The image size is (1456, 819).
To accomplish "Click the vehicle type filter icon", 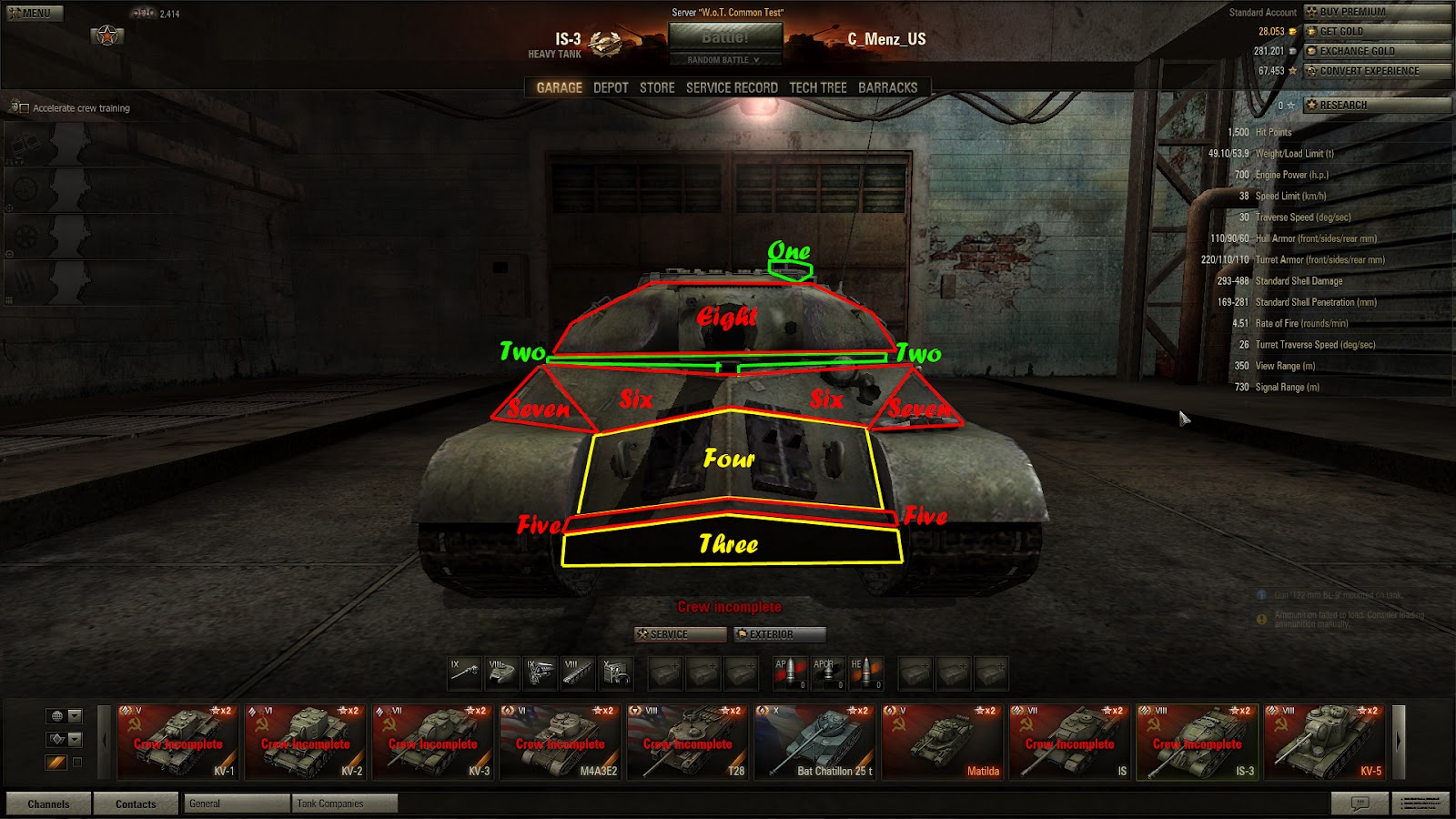I will (56, 737).
